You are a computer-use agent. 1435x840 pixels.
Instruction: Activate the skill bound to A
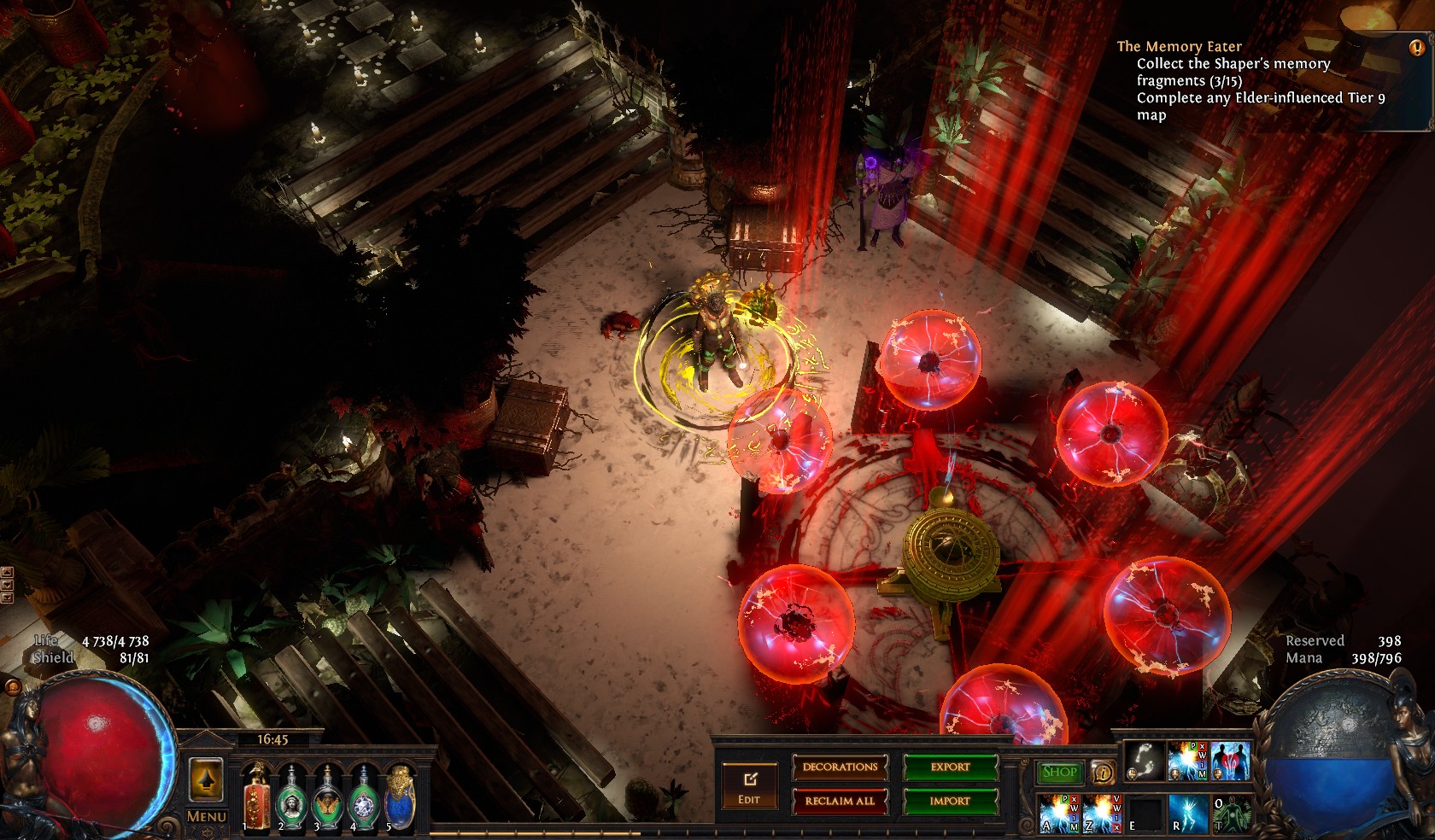[x=1058, y=812]
